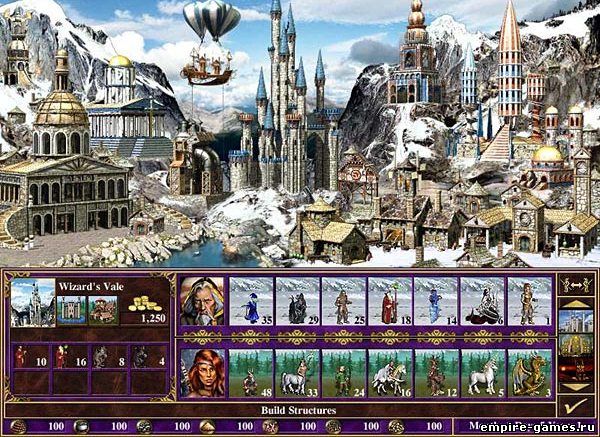
Task: Confirm and exit with the checkmark button
Action: pyautogui.click(x=573, y=407)
